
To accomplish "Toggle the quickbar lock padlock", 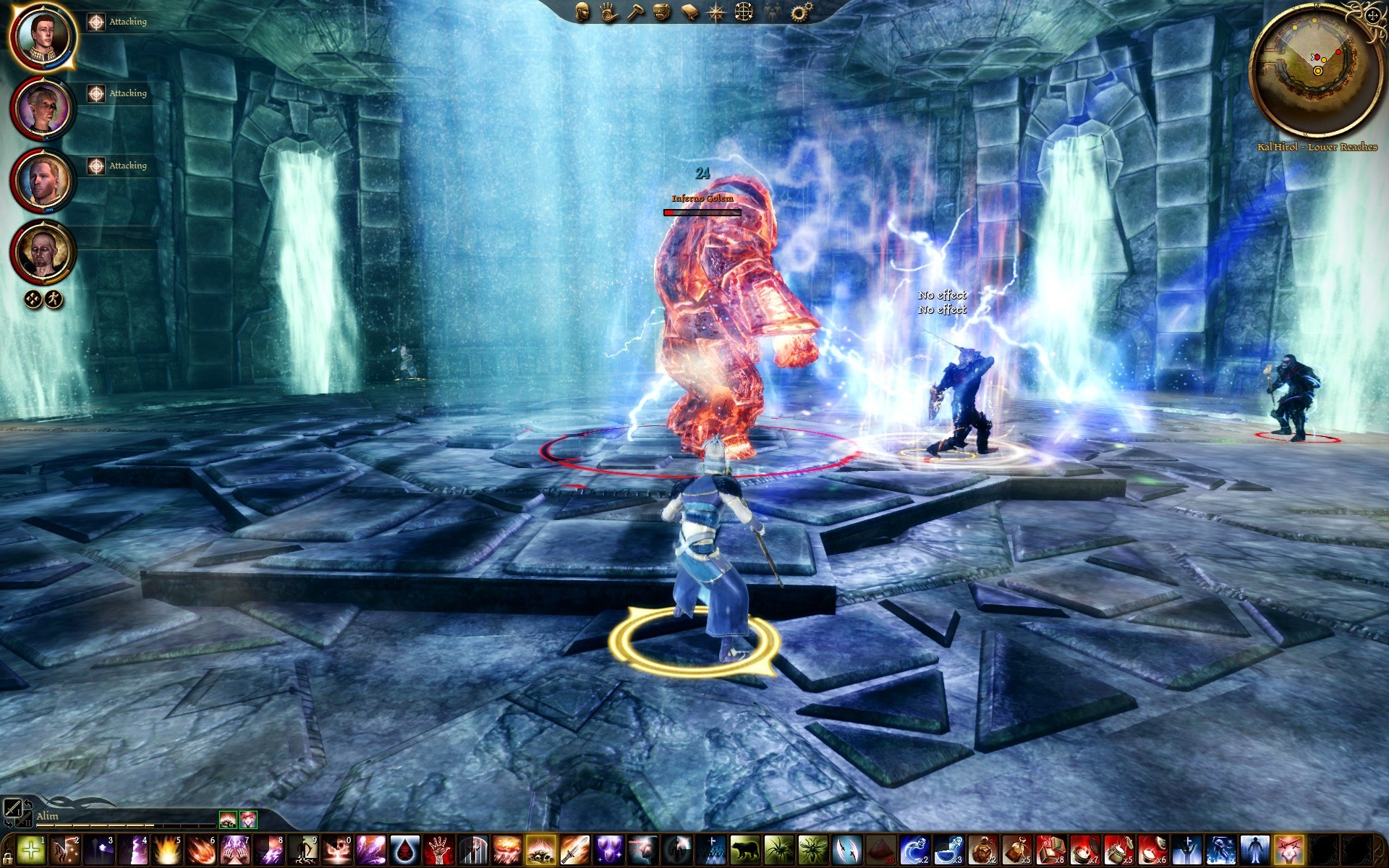I will pos(8,861).
